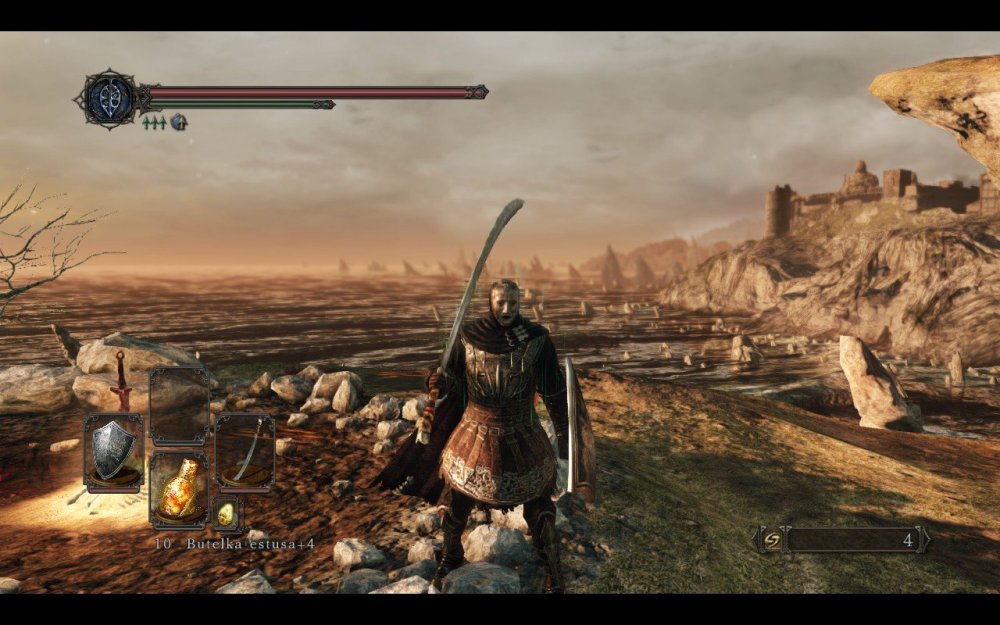
Task: Select the shield slot in the left hand
Action: click(113, 454)
